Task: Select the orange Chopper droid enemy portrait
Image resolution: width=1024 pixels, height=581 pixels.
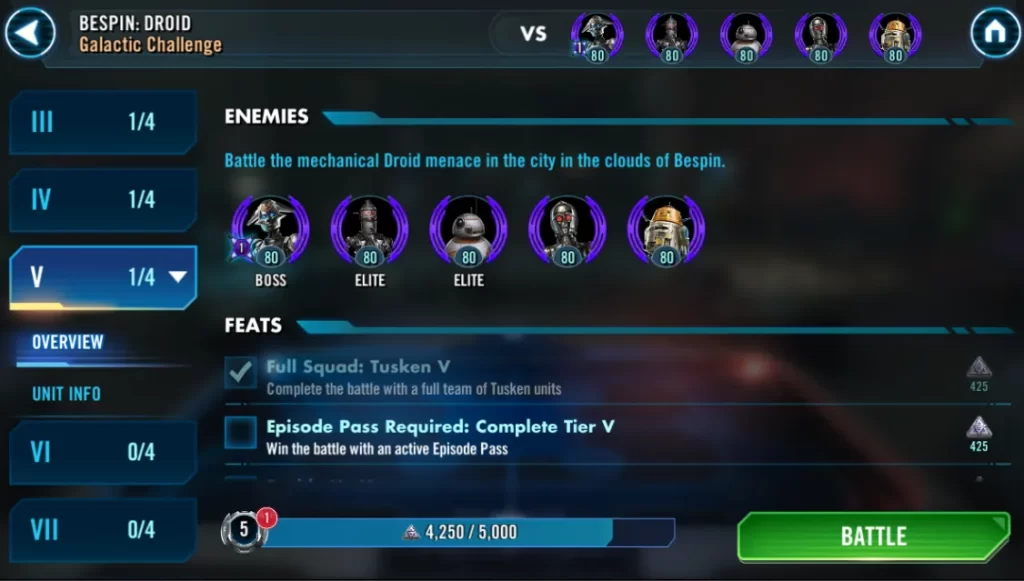Action: pyautogui.click(x=665, y=231)
